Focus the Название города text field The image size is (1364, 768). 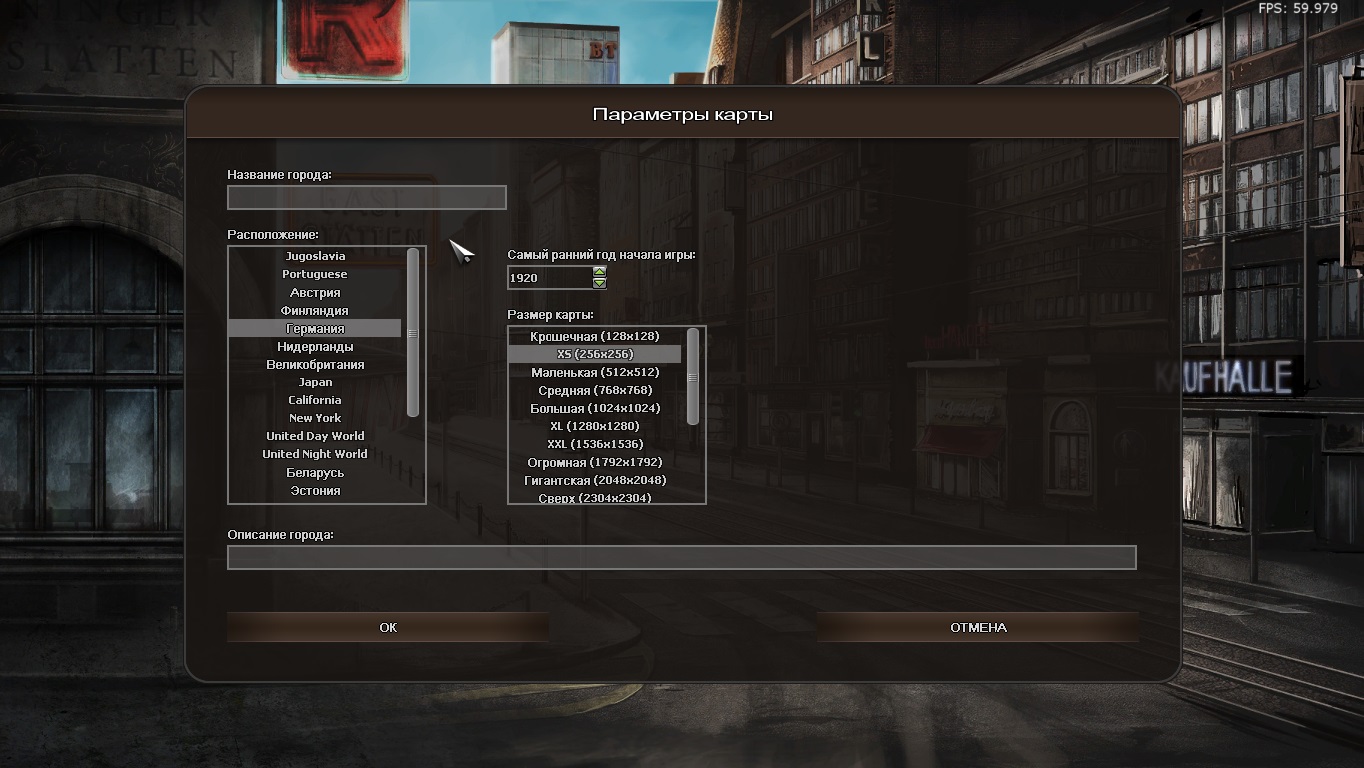[x=366, y=198]
